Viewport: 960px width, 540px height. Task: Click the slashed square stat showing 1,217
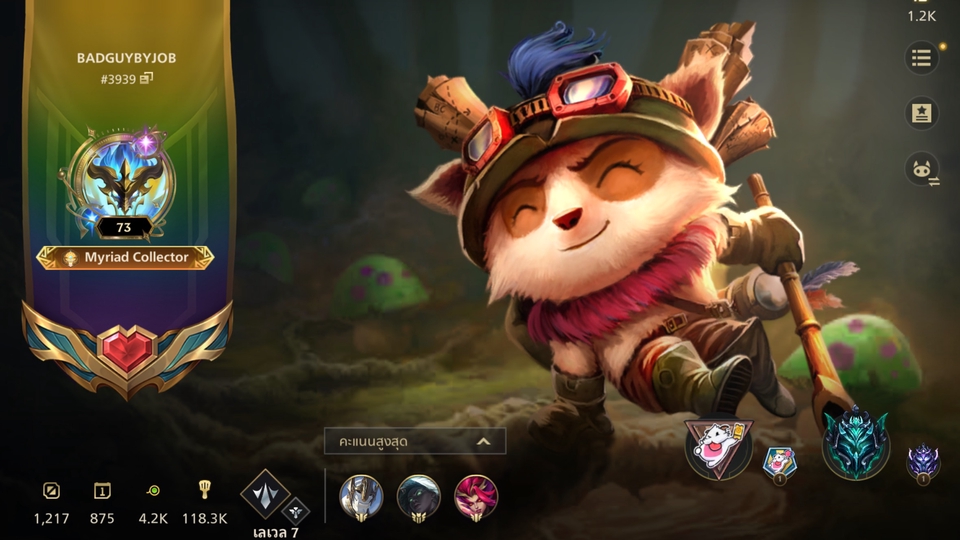tap(51, 491)
